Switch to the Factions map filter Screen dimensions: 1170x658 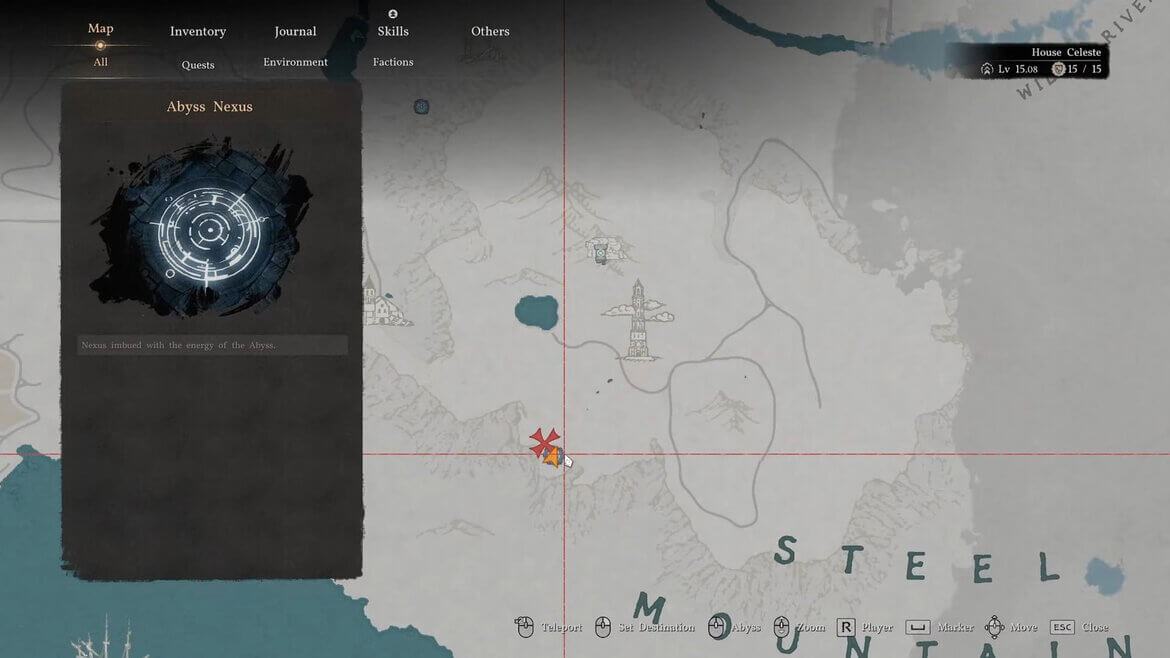point(393,62)
